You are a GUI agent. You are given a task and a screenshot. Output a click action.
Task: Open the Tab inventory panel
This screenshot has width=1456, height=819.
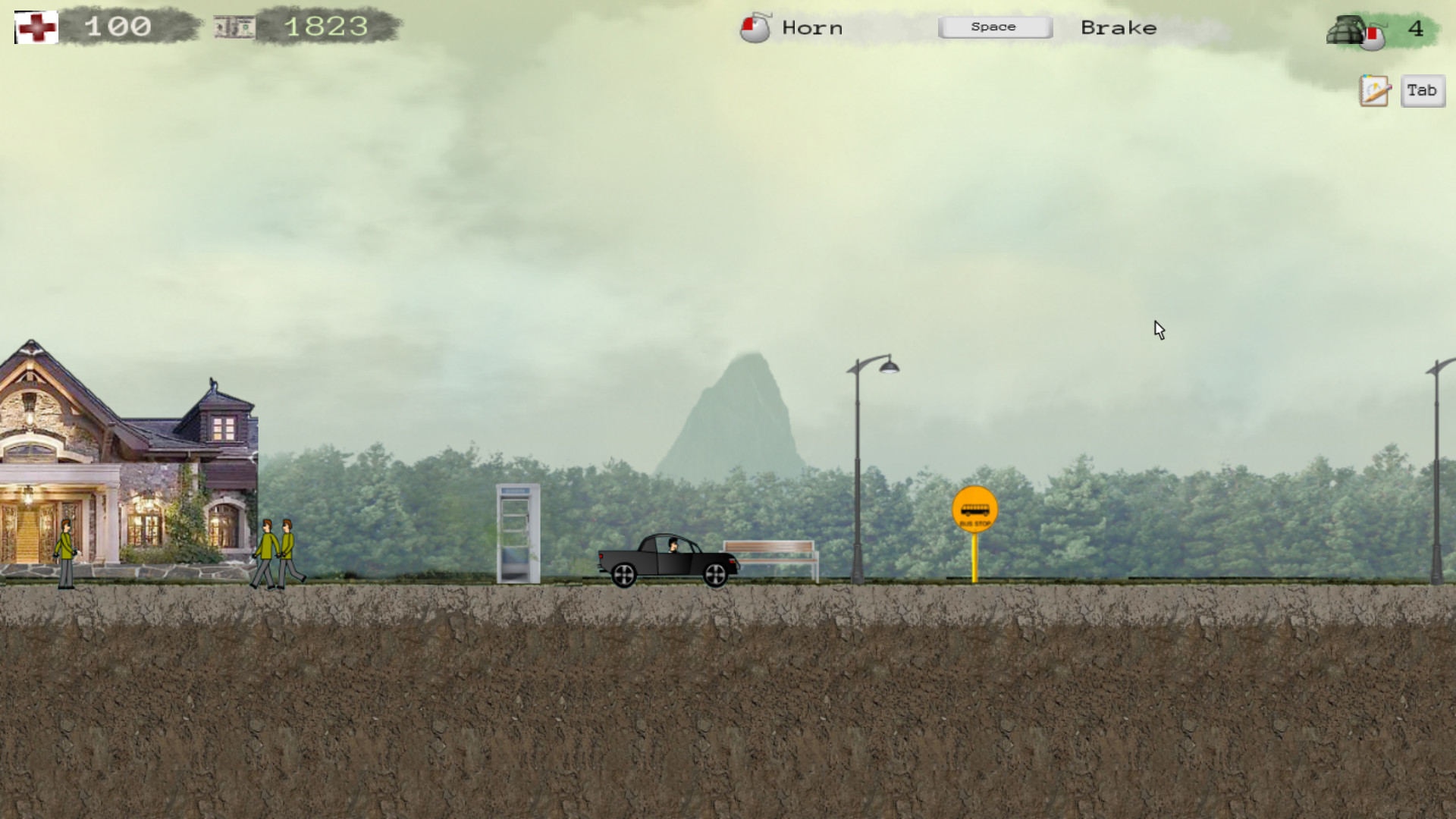[1422, 90]
